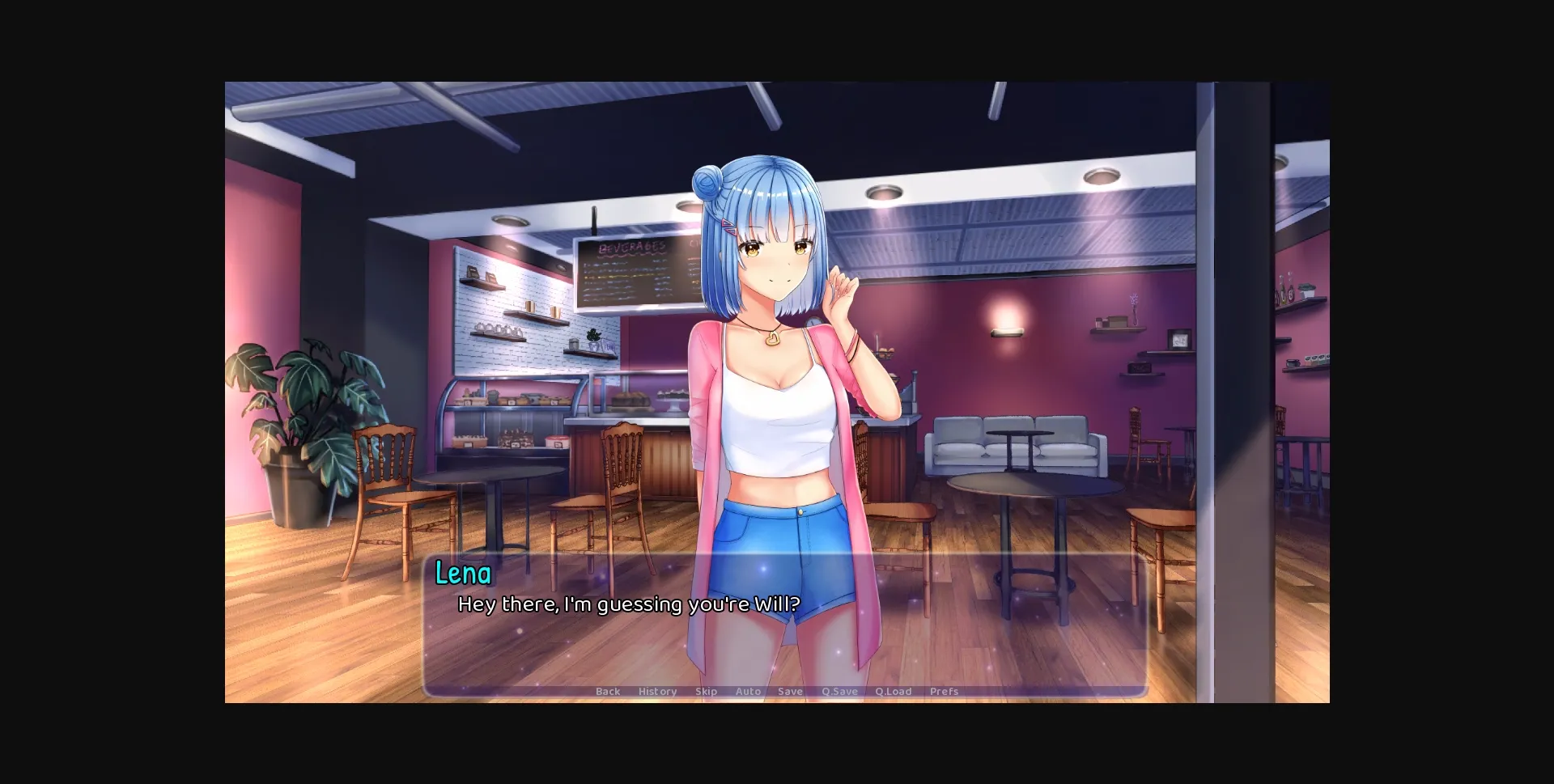The image size is (1554, 784).
Task: Open the dialogue History screen
Action: pyautogui.click(x=657, y=692)
